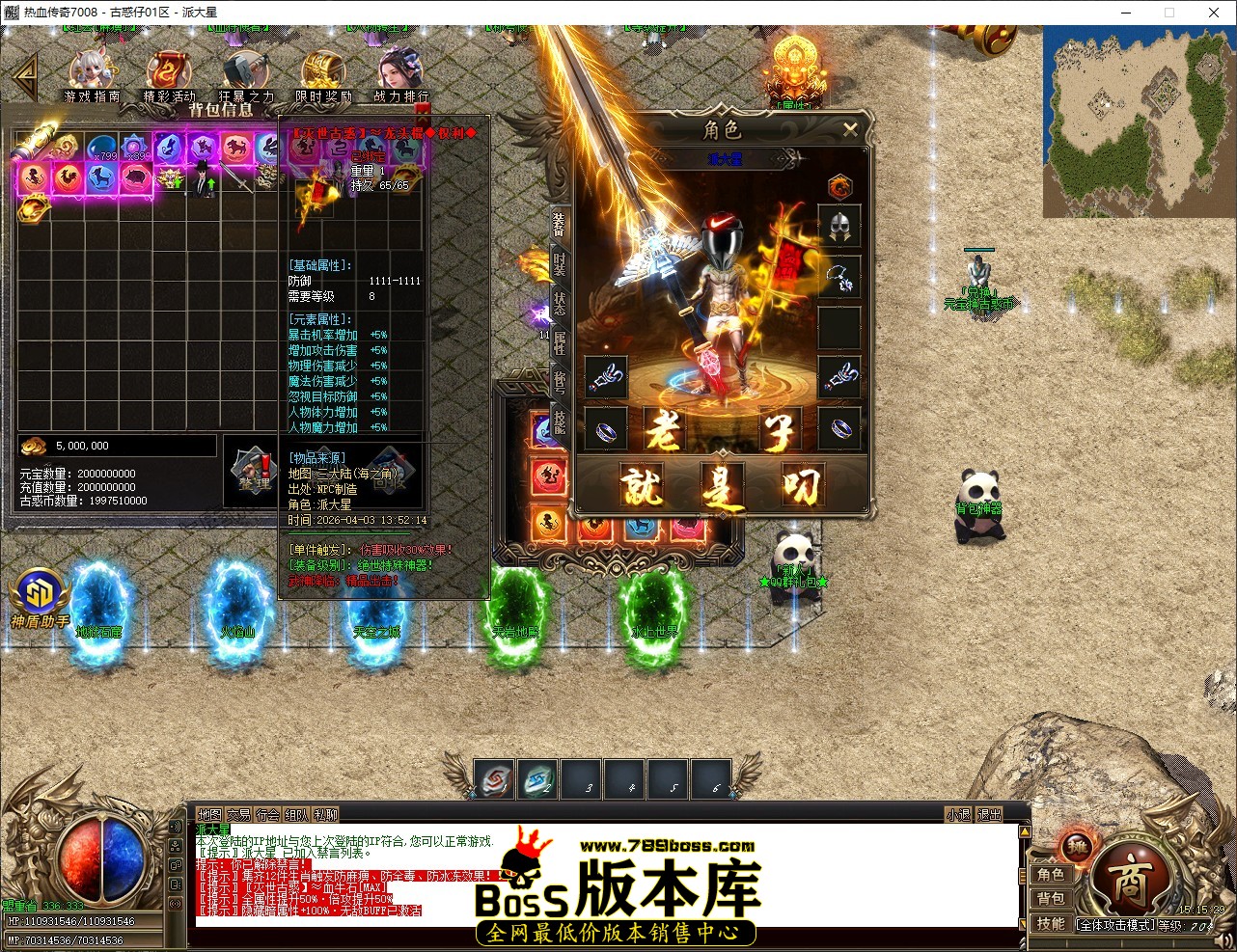Screen dimensions: 1237x952
Task: Select the 狂暴之力 icon
Action: [246, 69]
